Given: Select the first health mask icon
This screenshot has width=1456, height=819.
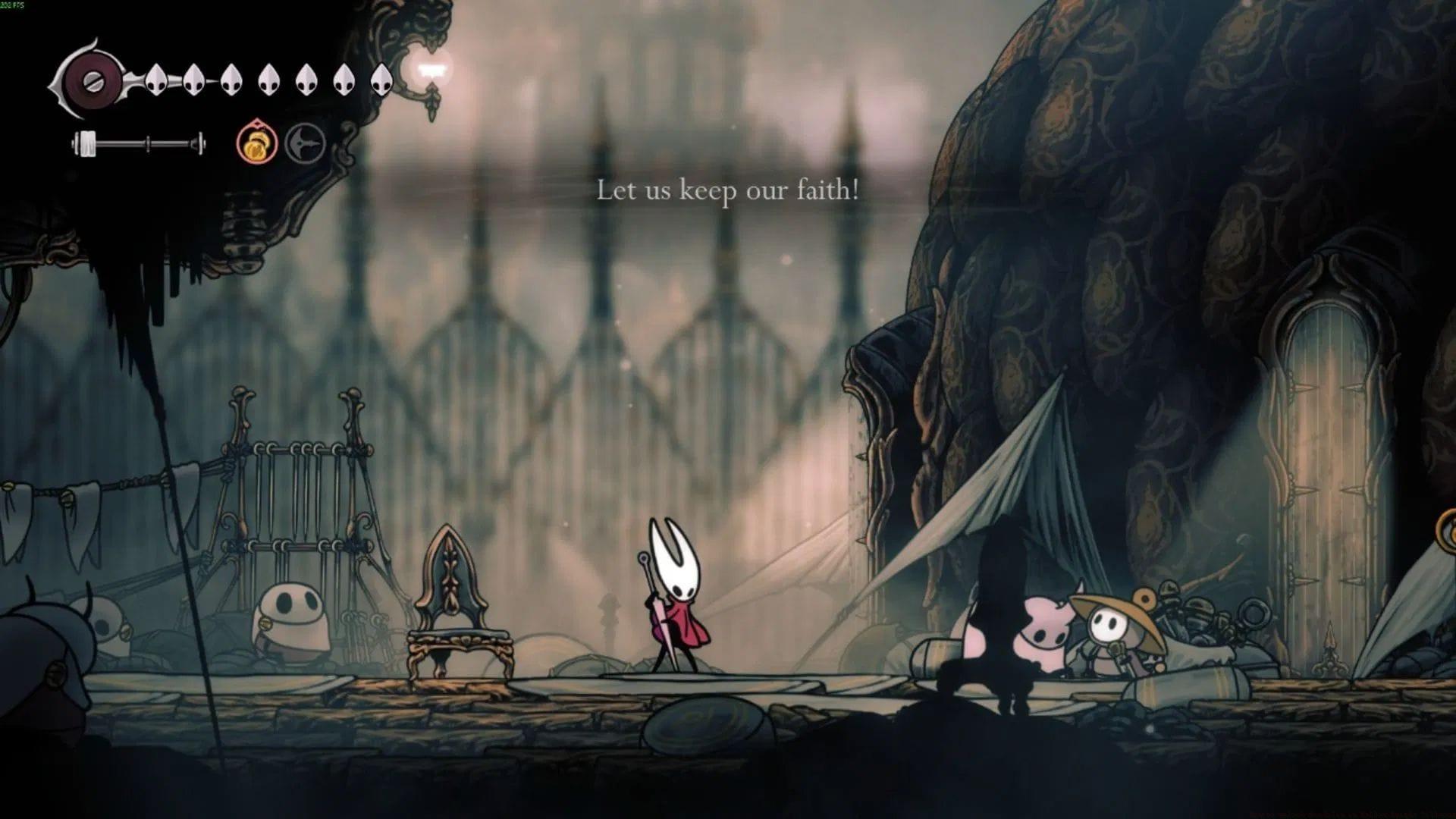Looking at the screenshot, I should point(156,79).
